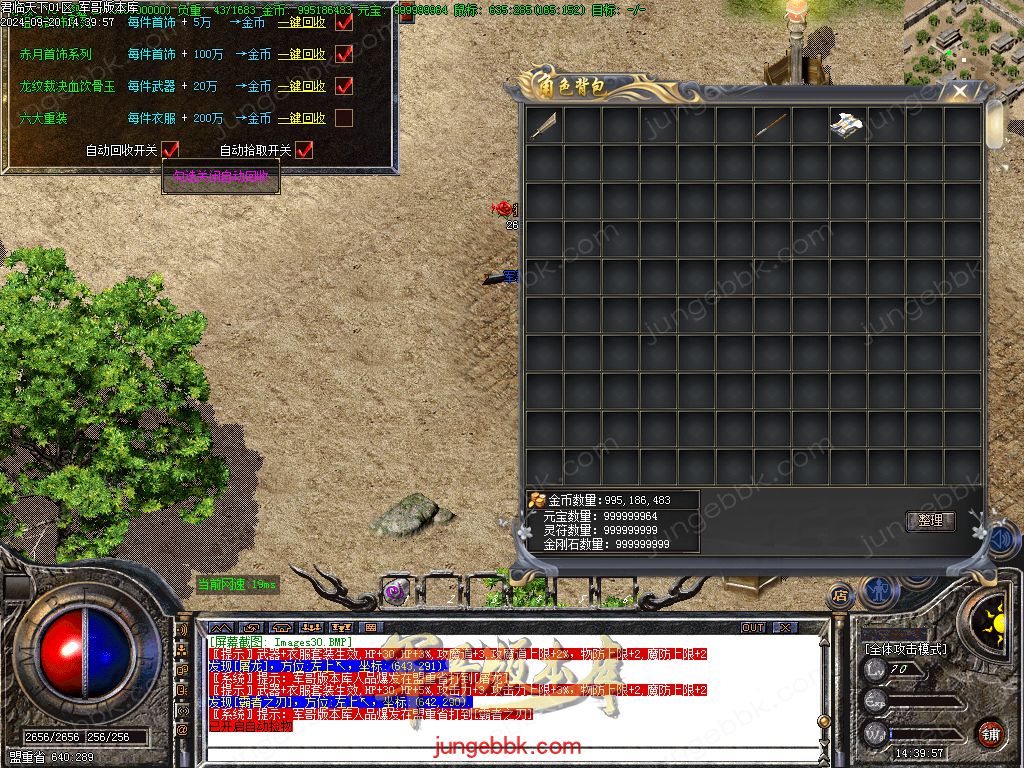Click 一键回收 for 龙纹裁决血饮骨玉
The width and height of the screenshot is (1024, 768).
[302, 86]
